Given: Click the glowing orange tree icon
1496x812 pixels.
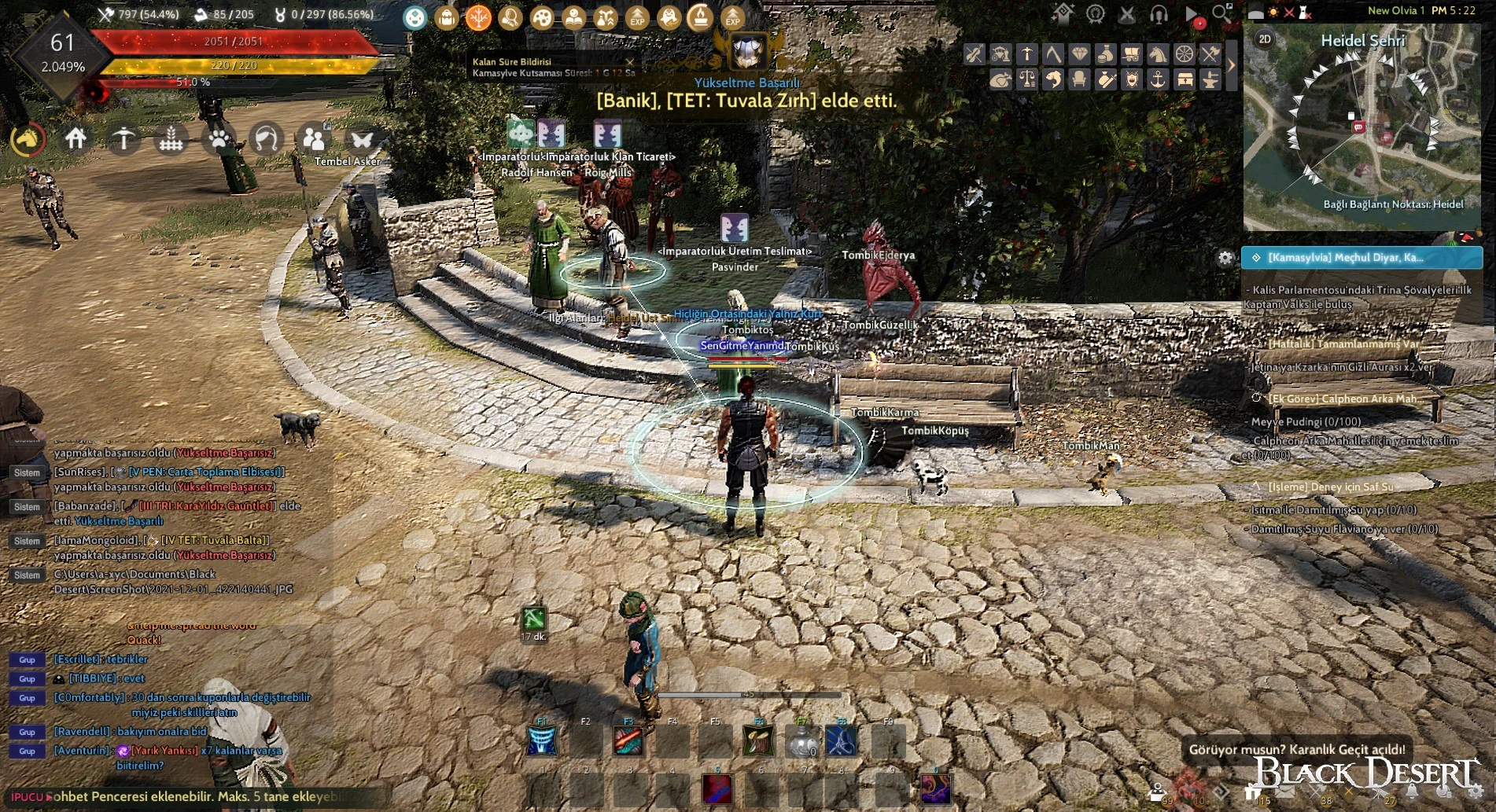Looking at the screenshot, I should 478,17.
